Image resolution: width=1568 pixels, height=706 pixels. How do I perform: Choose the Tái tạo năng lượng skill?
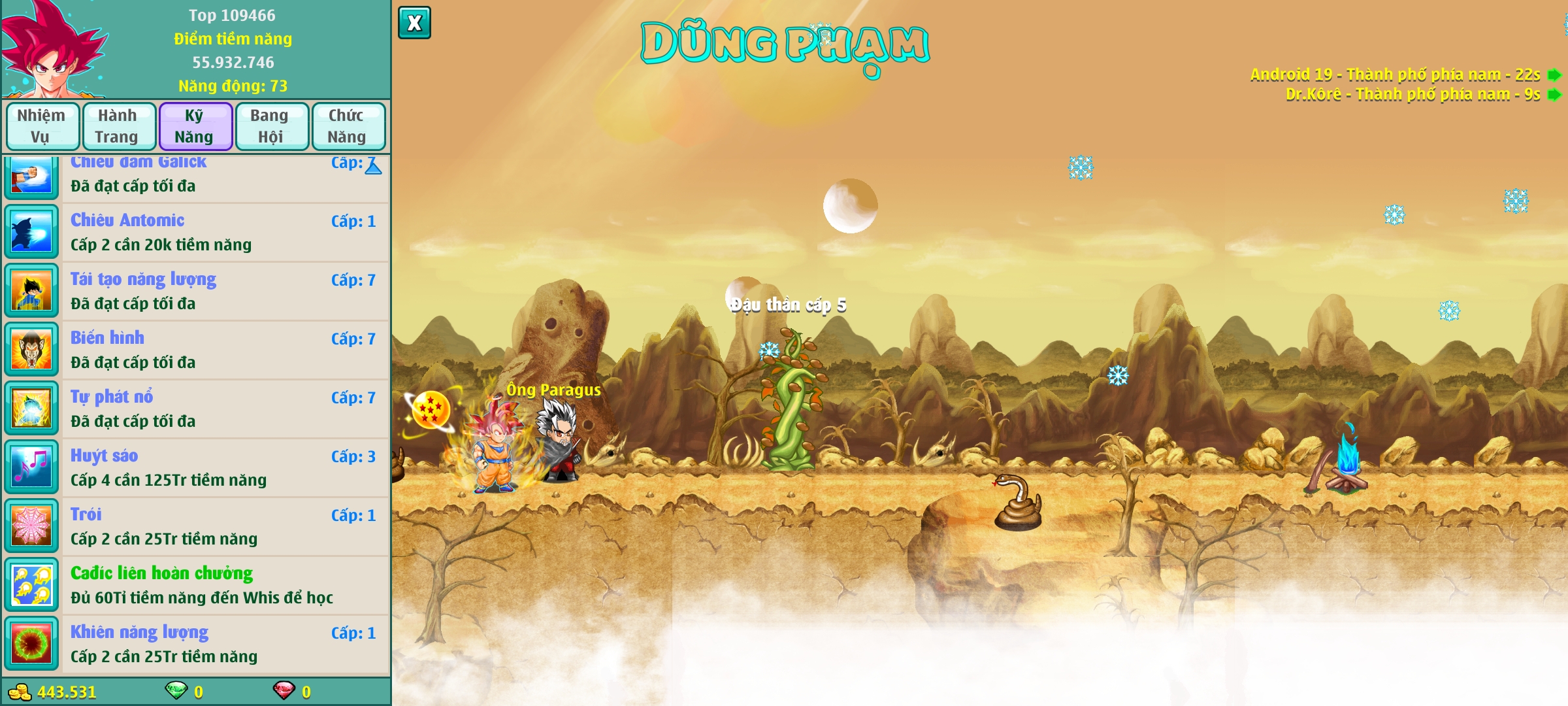click(222, 292)
